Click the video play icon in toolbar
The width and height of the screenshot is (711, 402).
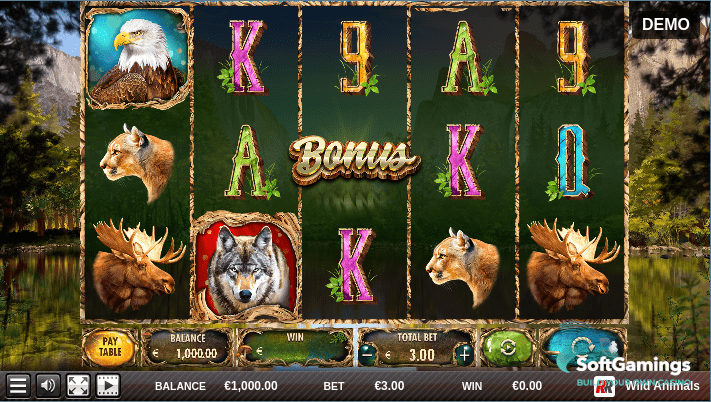[x=107, y=385]
